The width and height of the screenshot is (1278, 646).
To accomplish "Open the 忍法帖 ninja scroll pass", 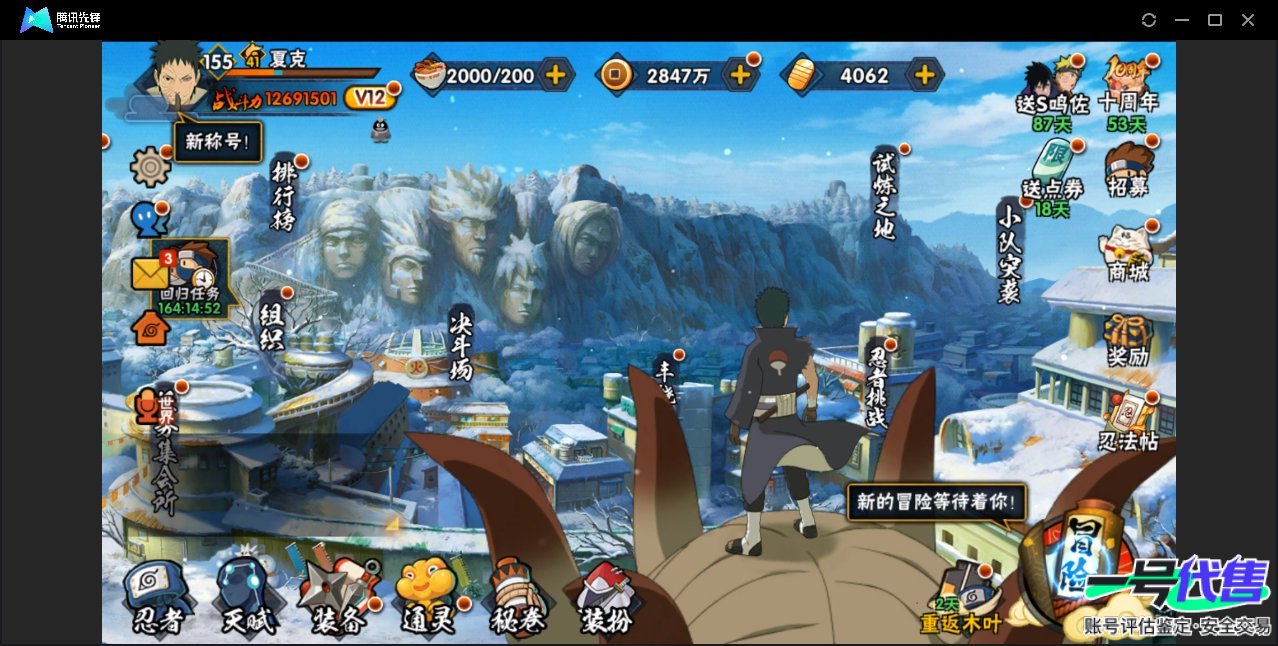I will point(1128,424).
